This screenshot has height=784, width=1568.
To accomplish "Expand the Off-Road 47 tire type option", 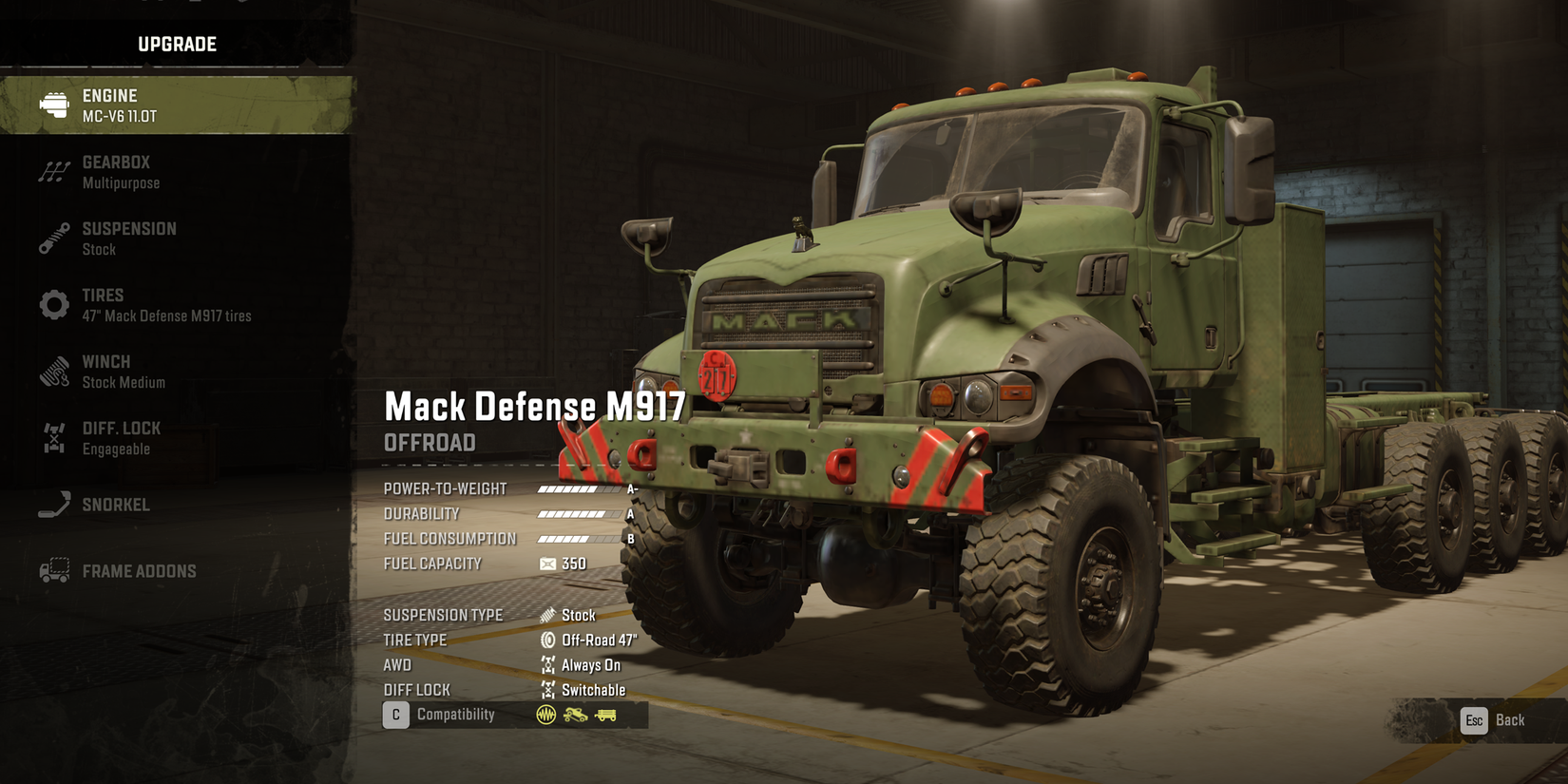I will click(599, 640).
